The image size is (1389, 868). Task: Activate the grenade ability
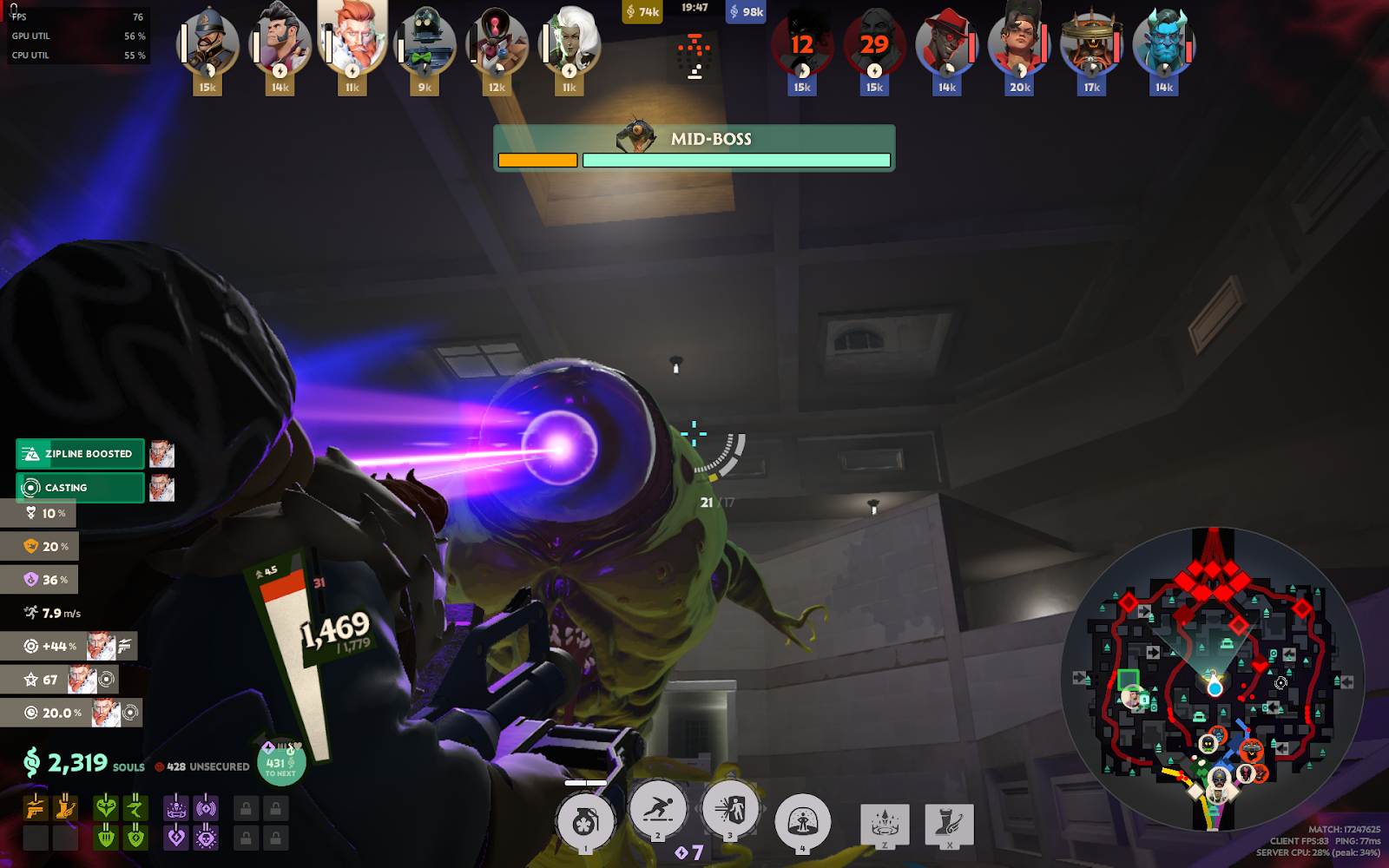coord(585,822)
